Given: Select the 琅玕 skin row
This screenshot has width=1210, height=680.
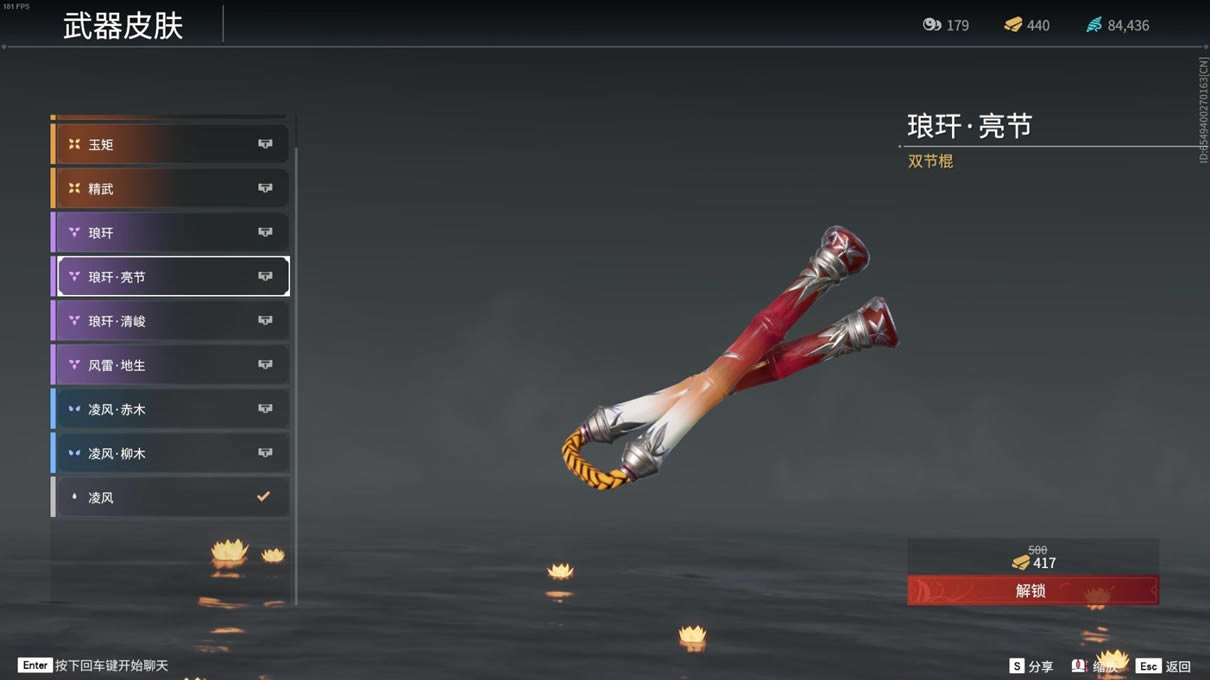Looking at the screenshot, I should 171,233.
